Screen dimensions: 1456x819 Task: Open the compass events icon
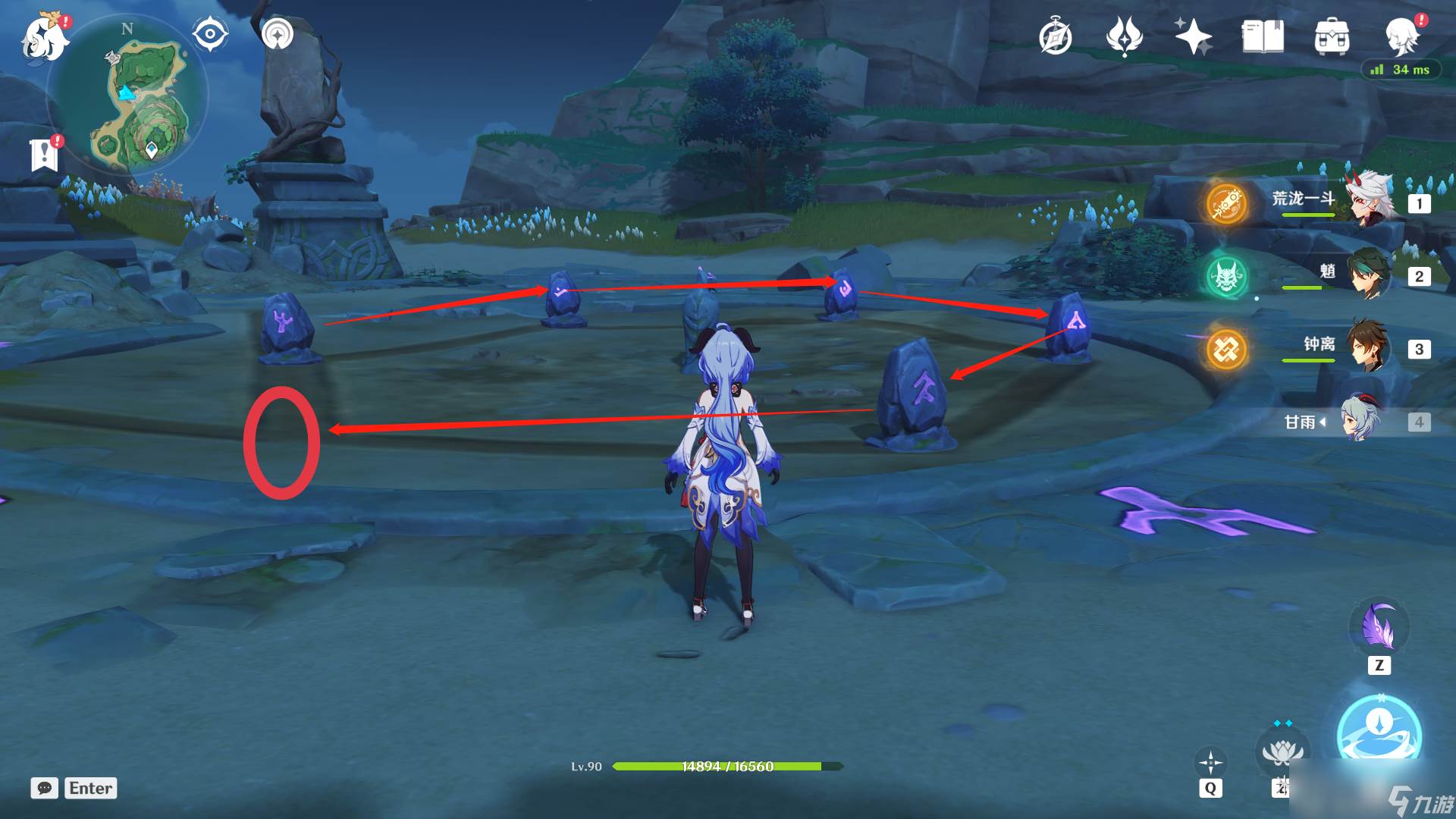pyautogui.click(x=1055, y=36)
